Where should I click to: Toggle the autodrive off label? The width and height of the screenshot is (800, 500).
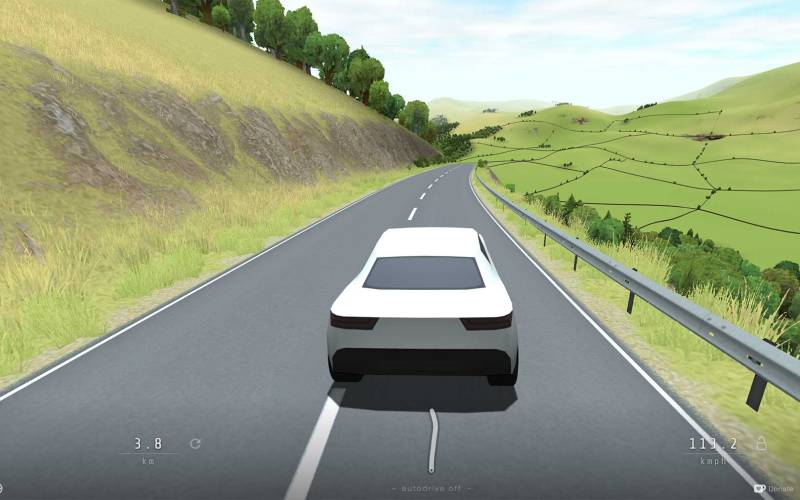pos(432,488)
